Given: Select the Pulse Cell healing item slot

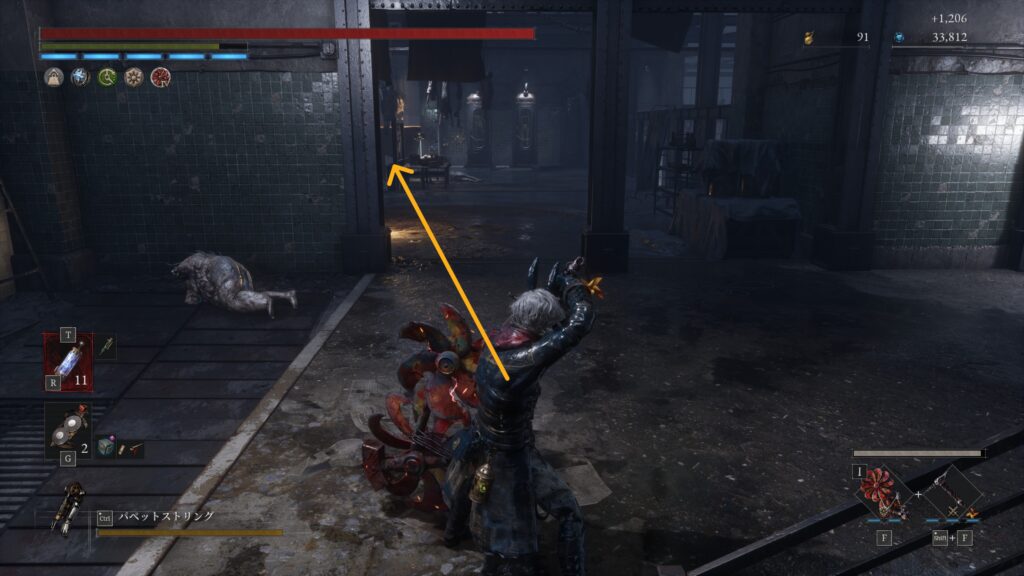Looking at the screenshot, I should coord(68,361).
